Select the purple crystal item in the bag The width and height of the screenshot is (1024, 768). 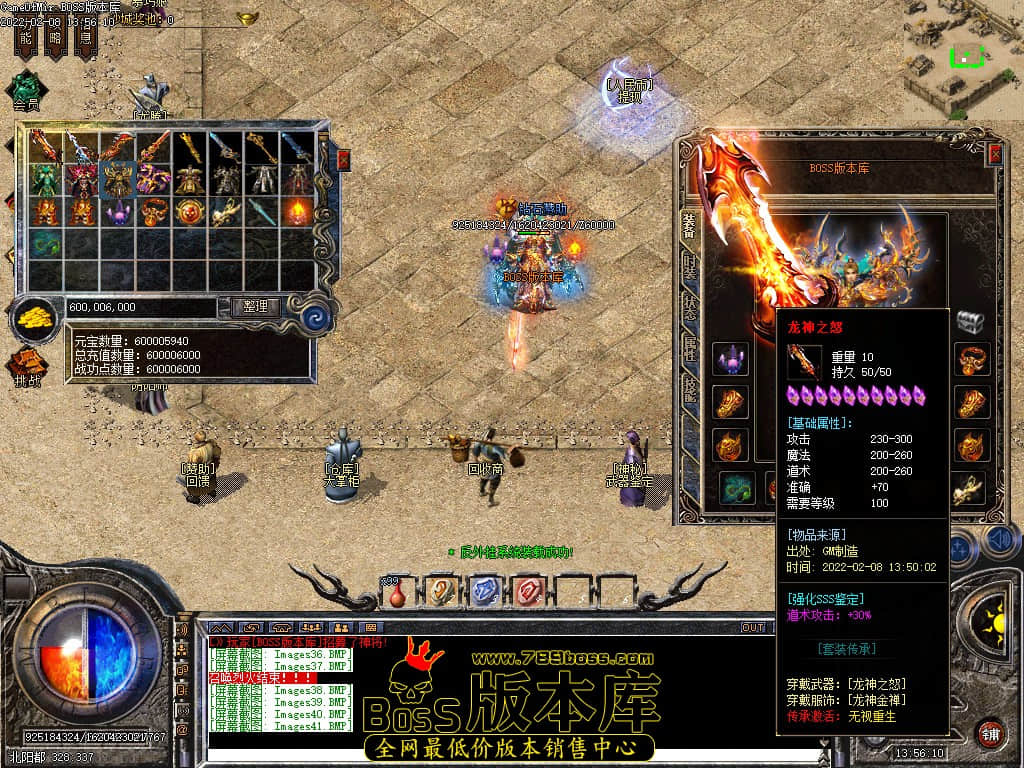[x=118, y=212]
